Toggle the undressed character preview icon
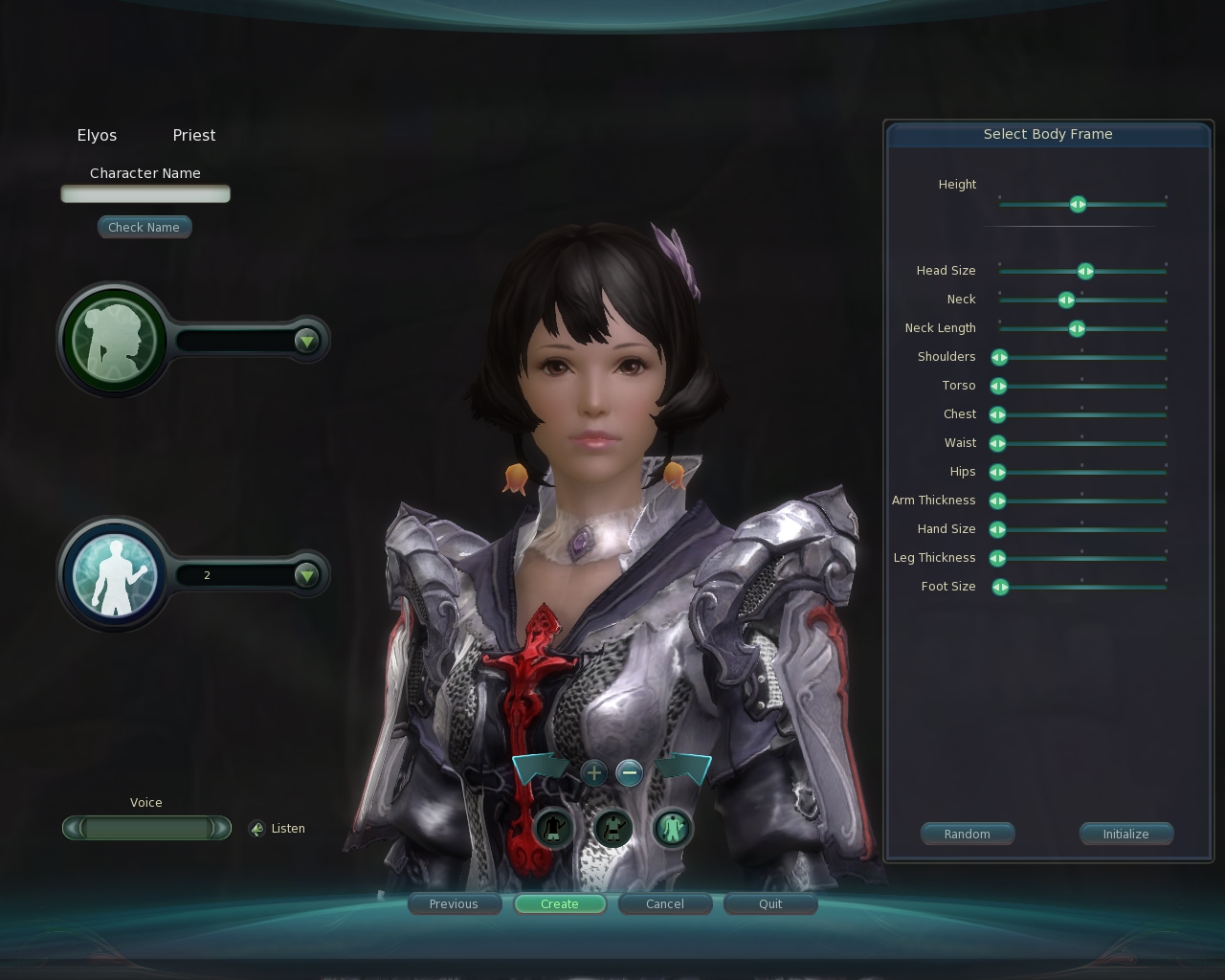 (x=555, y=829)
